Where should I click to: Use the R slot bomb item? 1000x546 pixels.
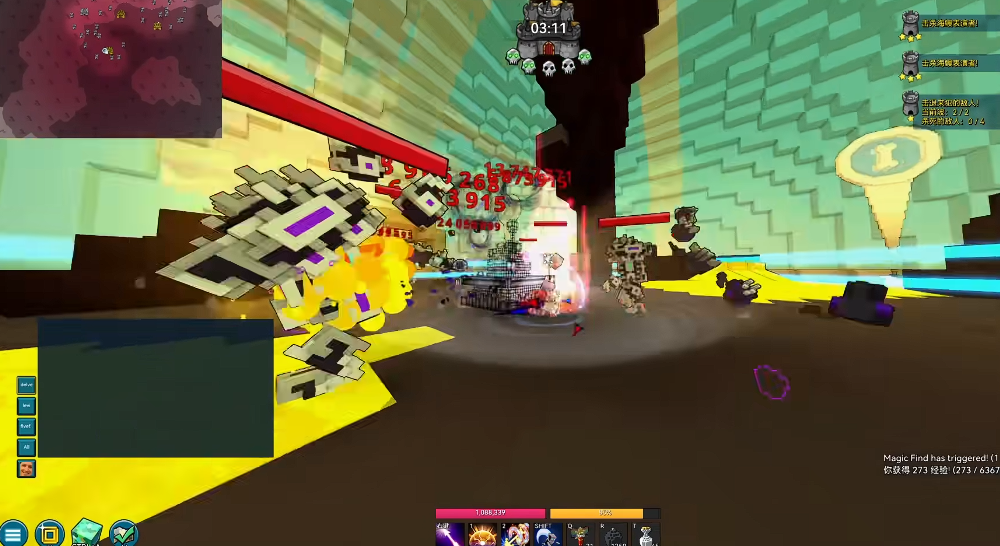click(x=614, y=535)
